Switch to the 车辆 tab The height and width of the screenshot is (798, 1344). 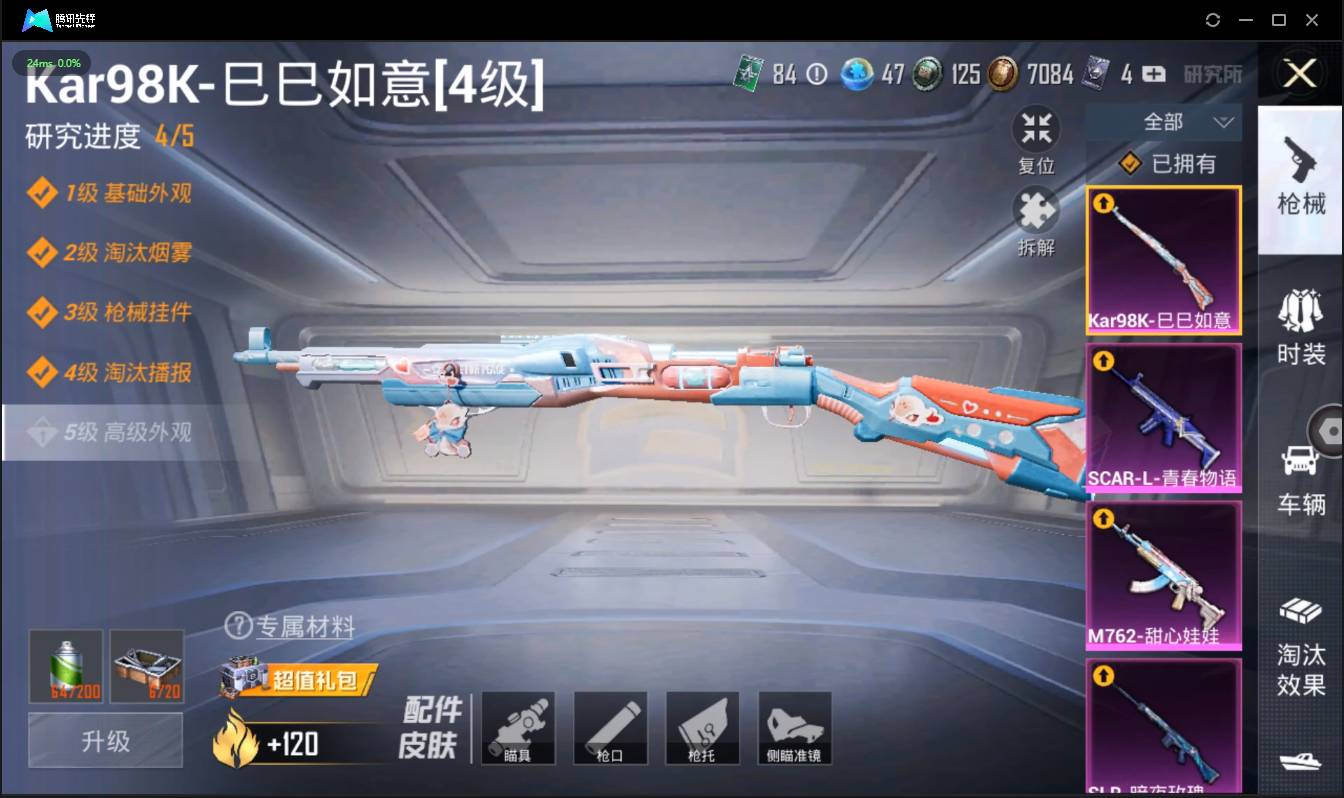(1300, 475)
